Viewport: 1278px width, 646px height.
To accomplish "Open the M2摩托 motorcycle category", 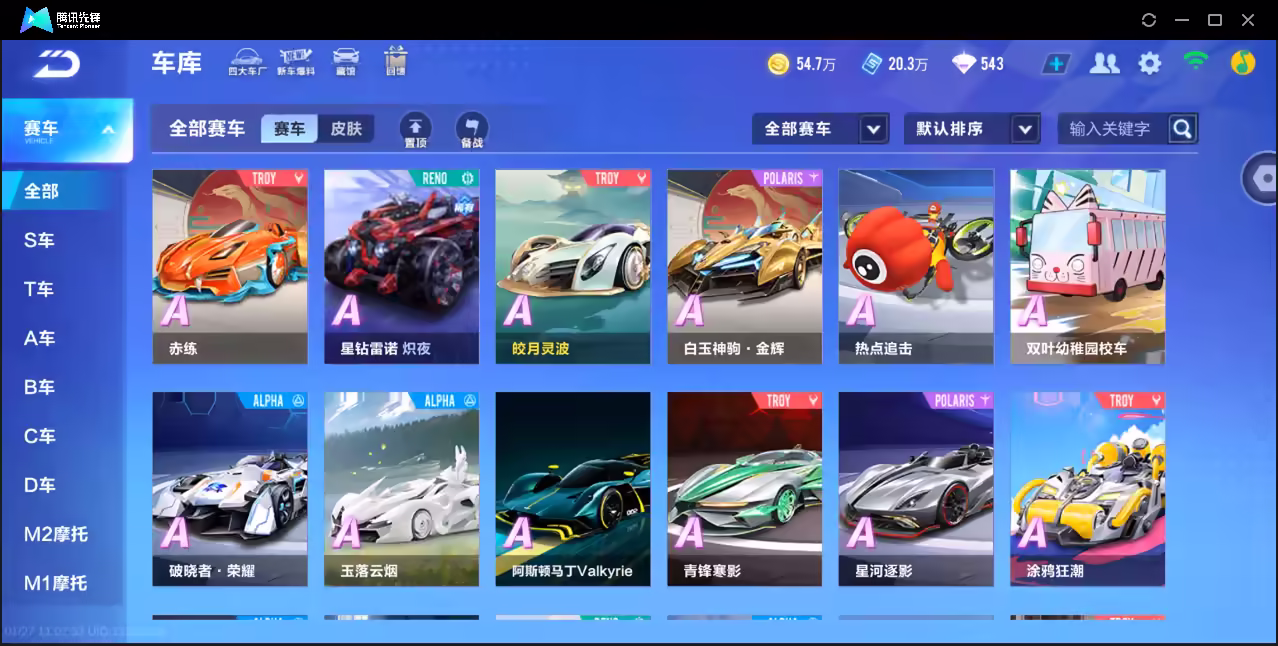I will 56,534.
